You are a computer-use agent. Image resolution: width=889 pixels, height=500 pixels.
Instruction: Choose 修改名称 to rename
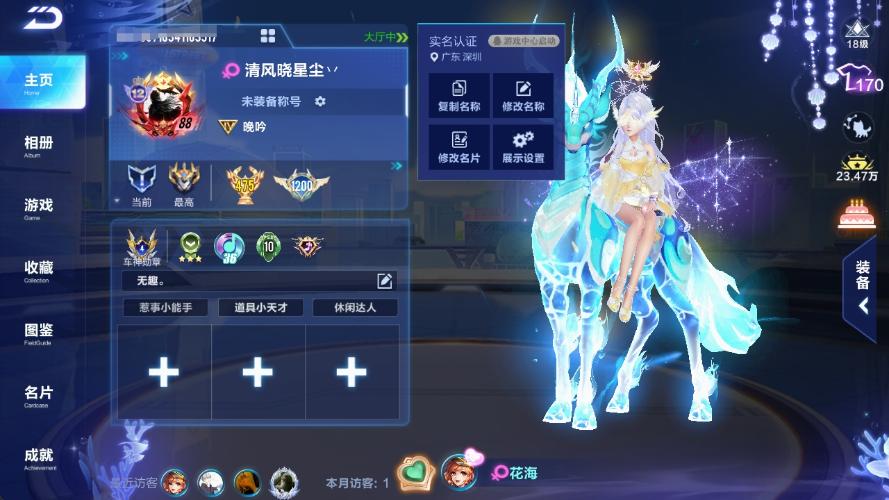pyautogui.click(x=523, y=96)
